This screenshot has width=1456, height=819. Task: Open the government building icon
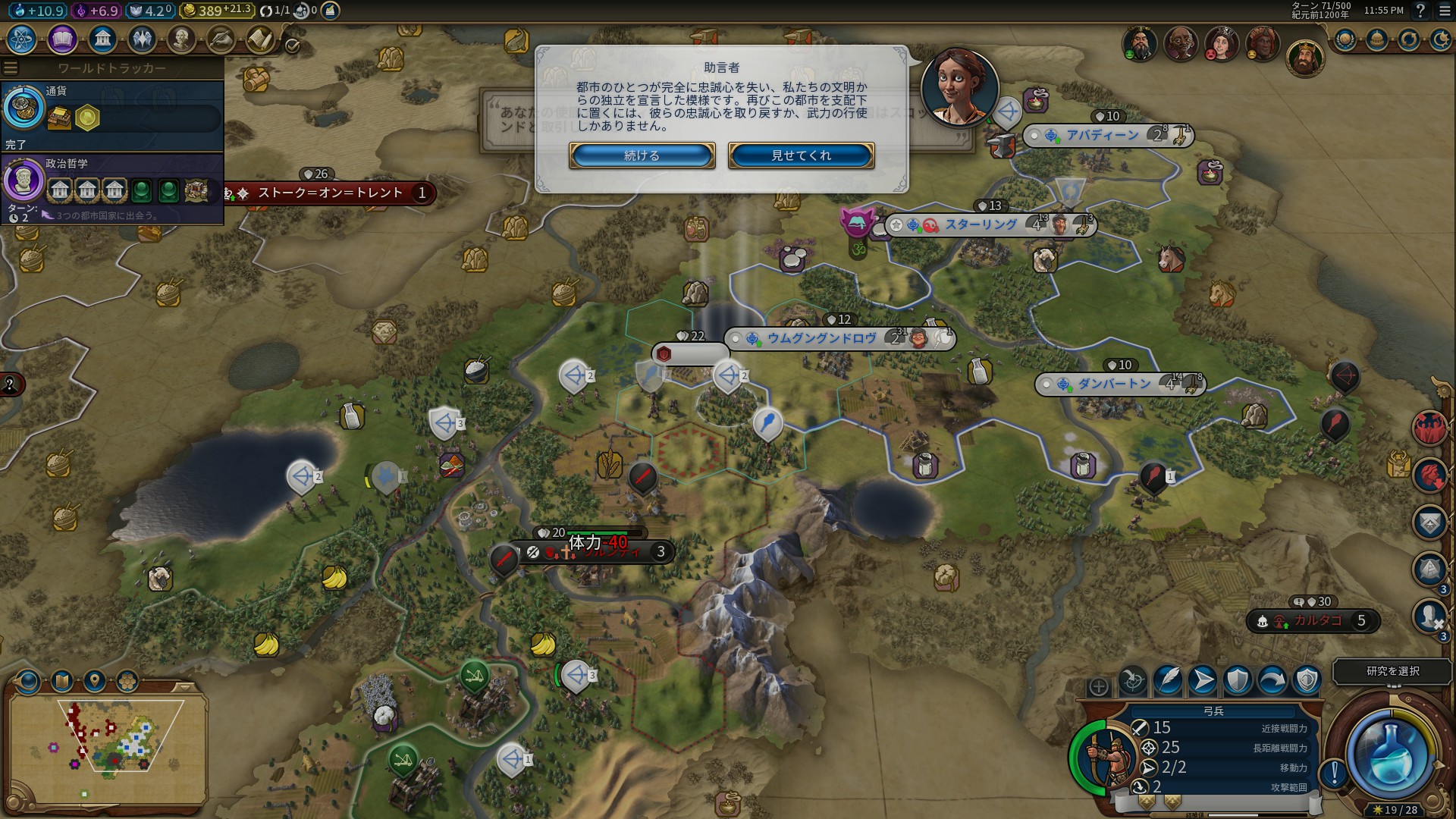(102, 39)
